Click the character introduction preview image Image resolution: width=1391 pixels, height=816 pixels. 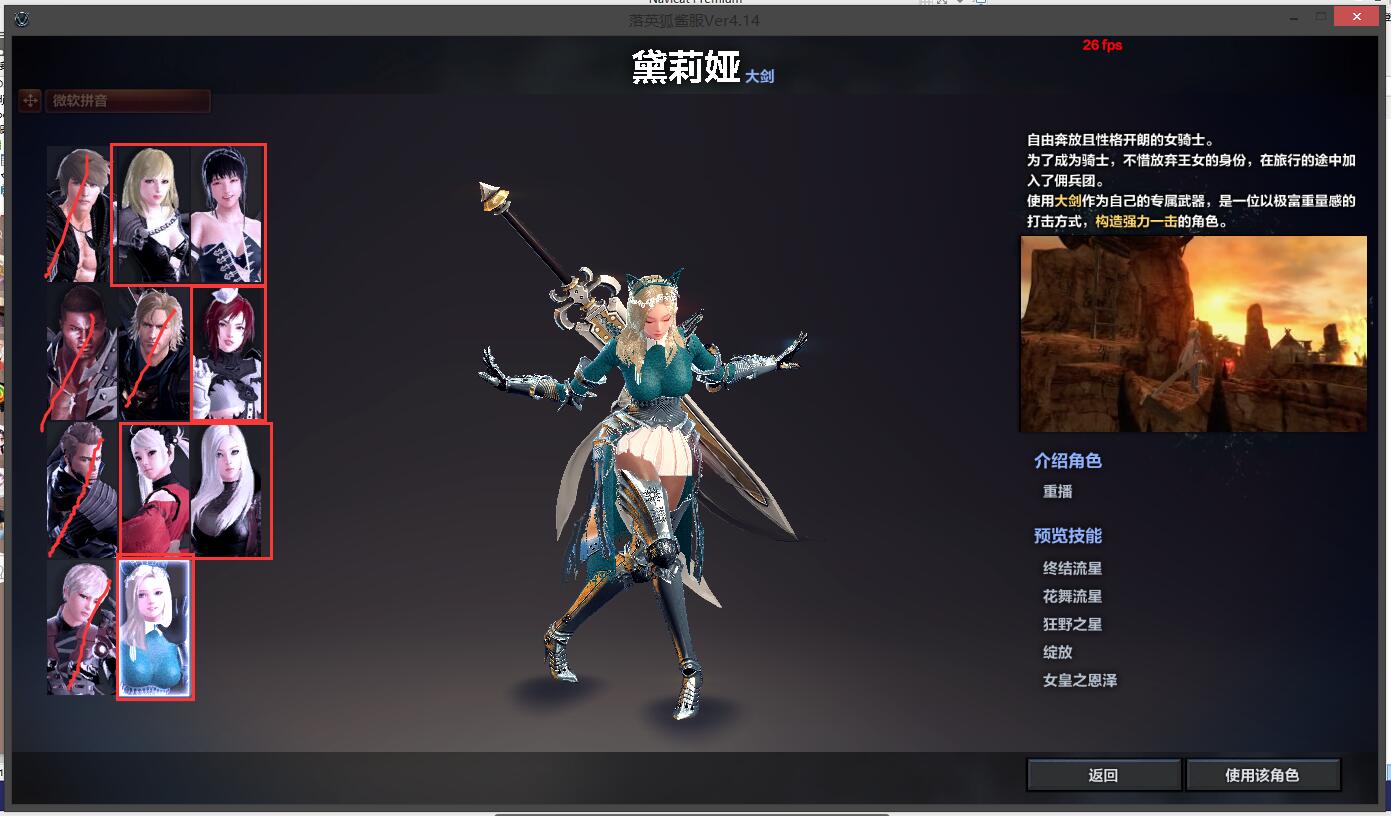[x=1192, y=333]
